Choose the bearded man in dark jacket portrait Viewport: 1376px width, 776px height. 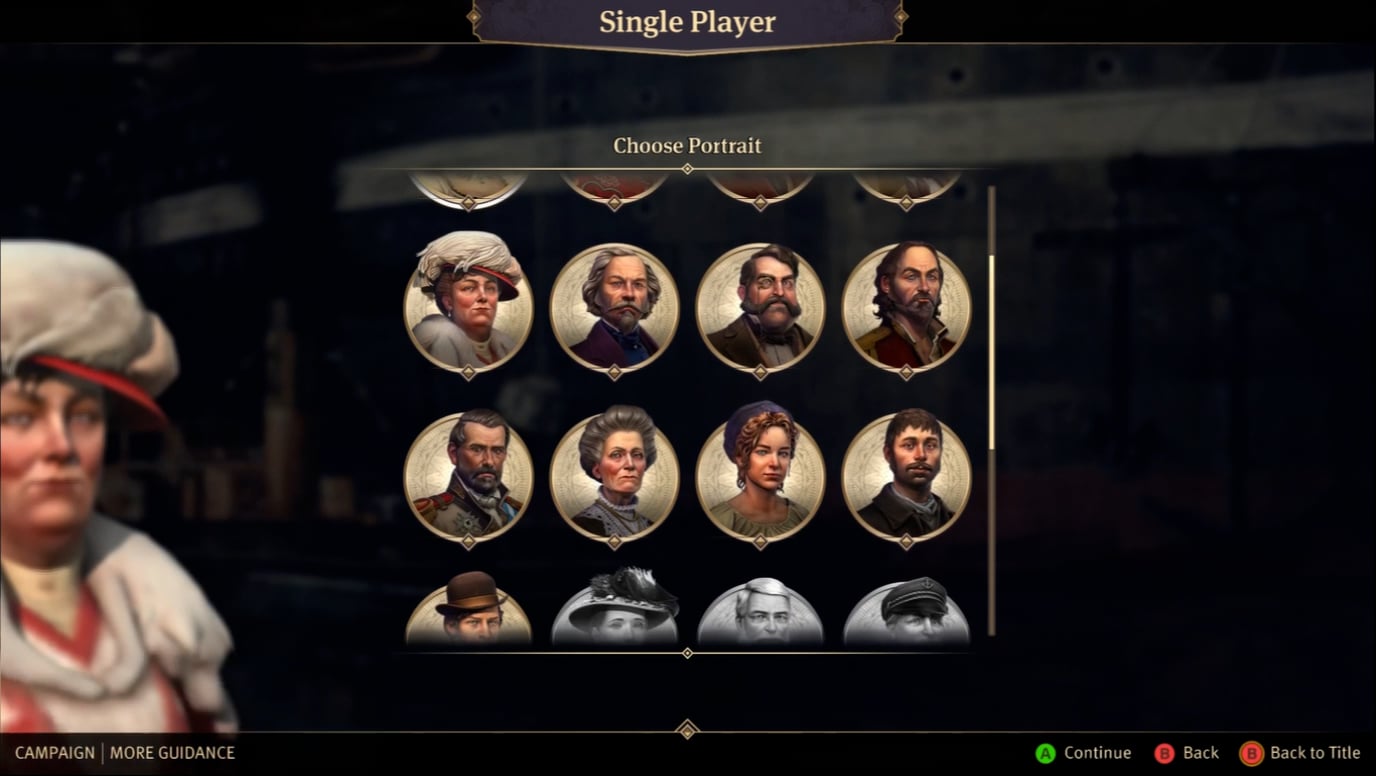pos(906,476)
